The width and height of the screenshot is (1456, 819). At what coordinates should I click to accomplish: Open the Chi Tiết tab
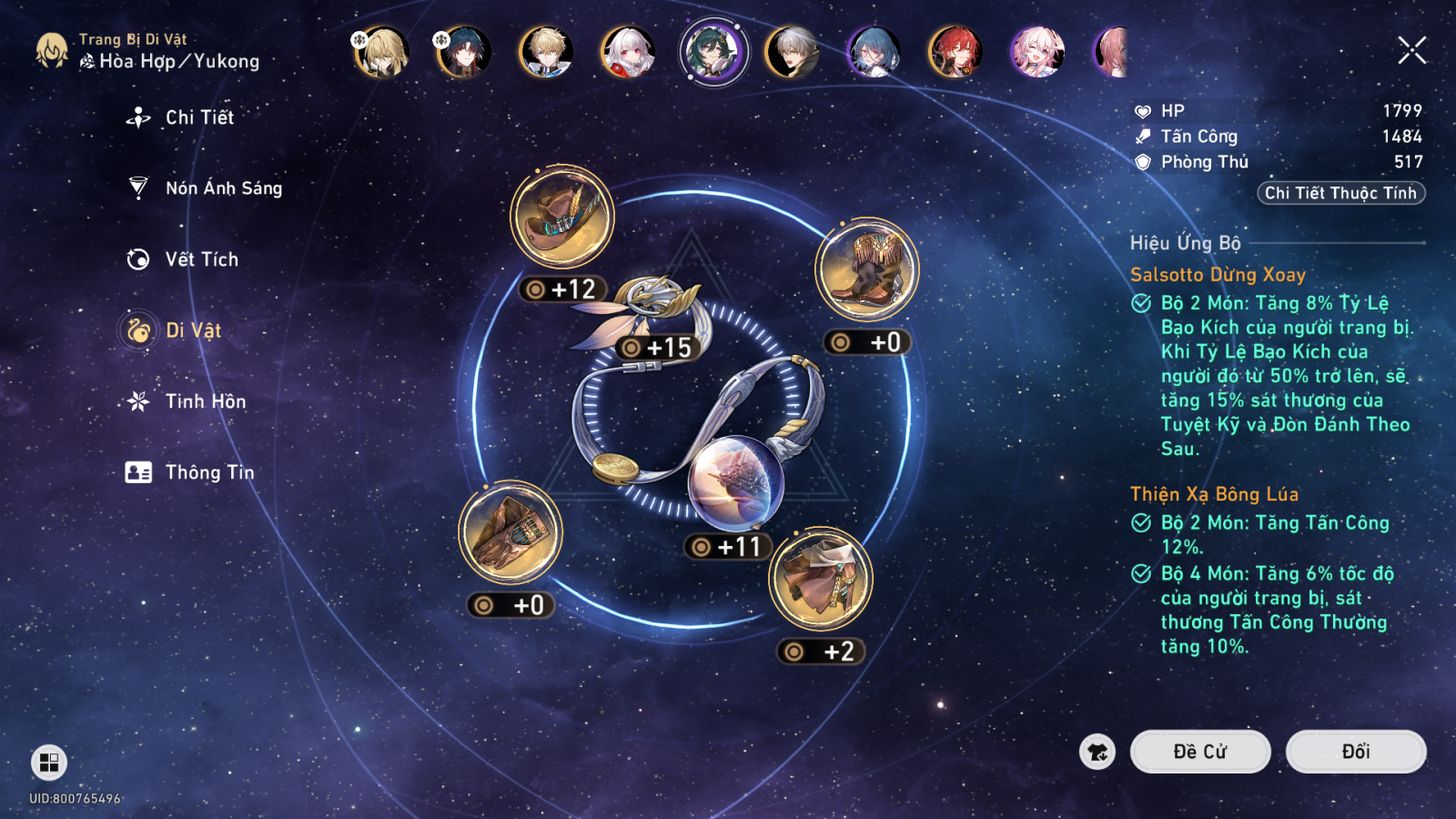point(198,117)
